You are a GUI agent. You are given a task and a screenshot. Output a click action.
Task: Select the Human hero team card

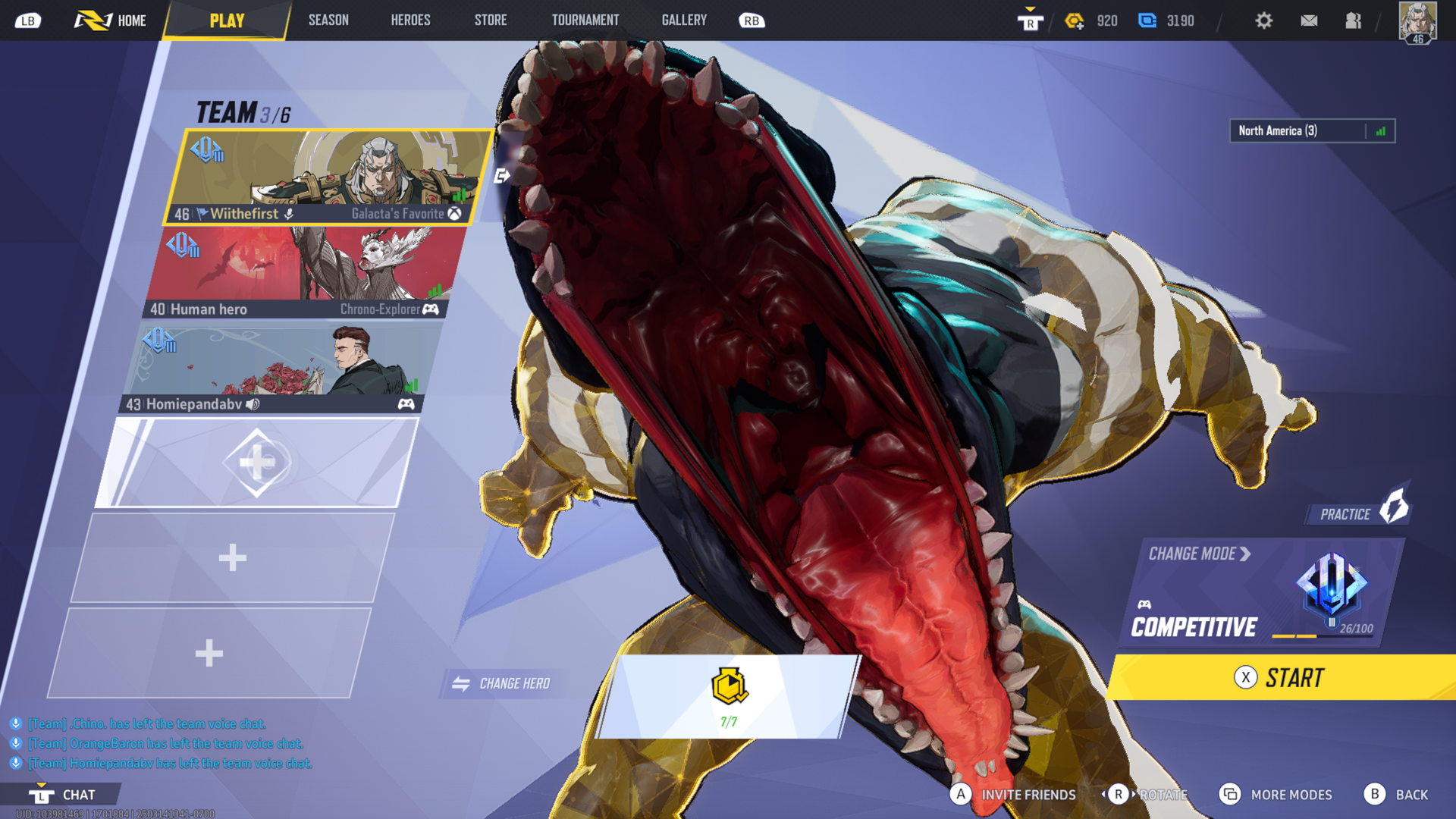coord(303,271)
